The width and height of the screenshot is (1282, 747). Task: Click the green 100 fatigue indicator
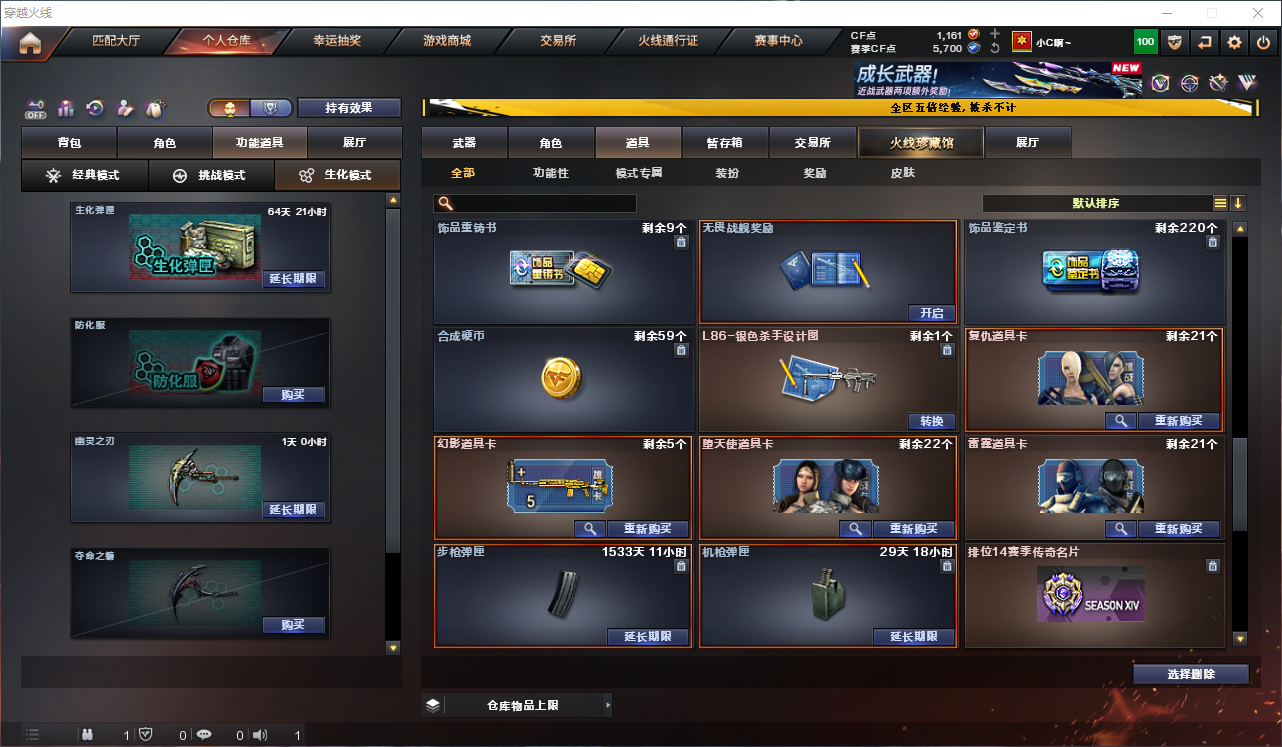(1145, 42)
